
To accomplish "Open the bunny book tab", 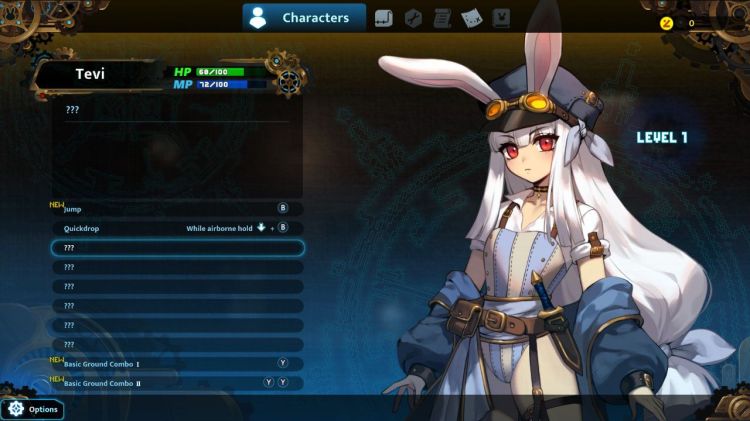I will (501, 17).
